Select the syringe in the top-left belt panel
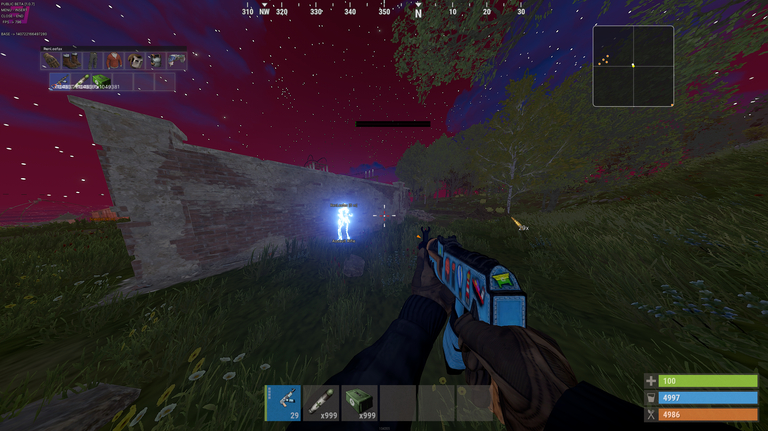 (83, 82)
